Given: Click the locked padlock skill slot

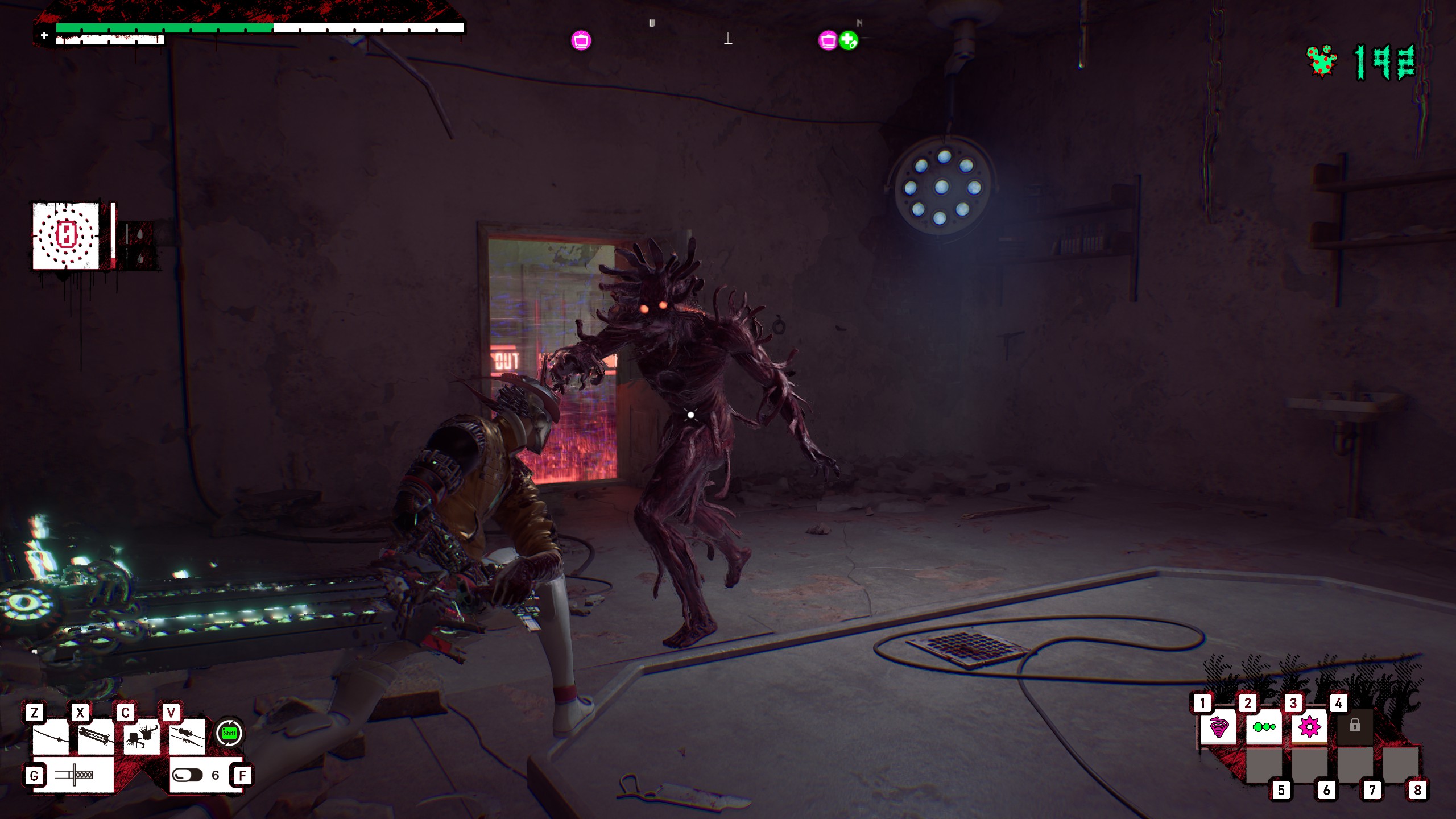Looking at the screenshot, I should click(1355, 726).
